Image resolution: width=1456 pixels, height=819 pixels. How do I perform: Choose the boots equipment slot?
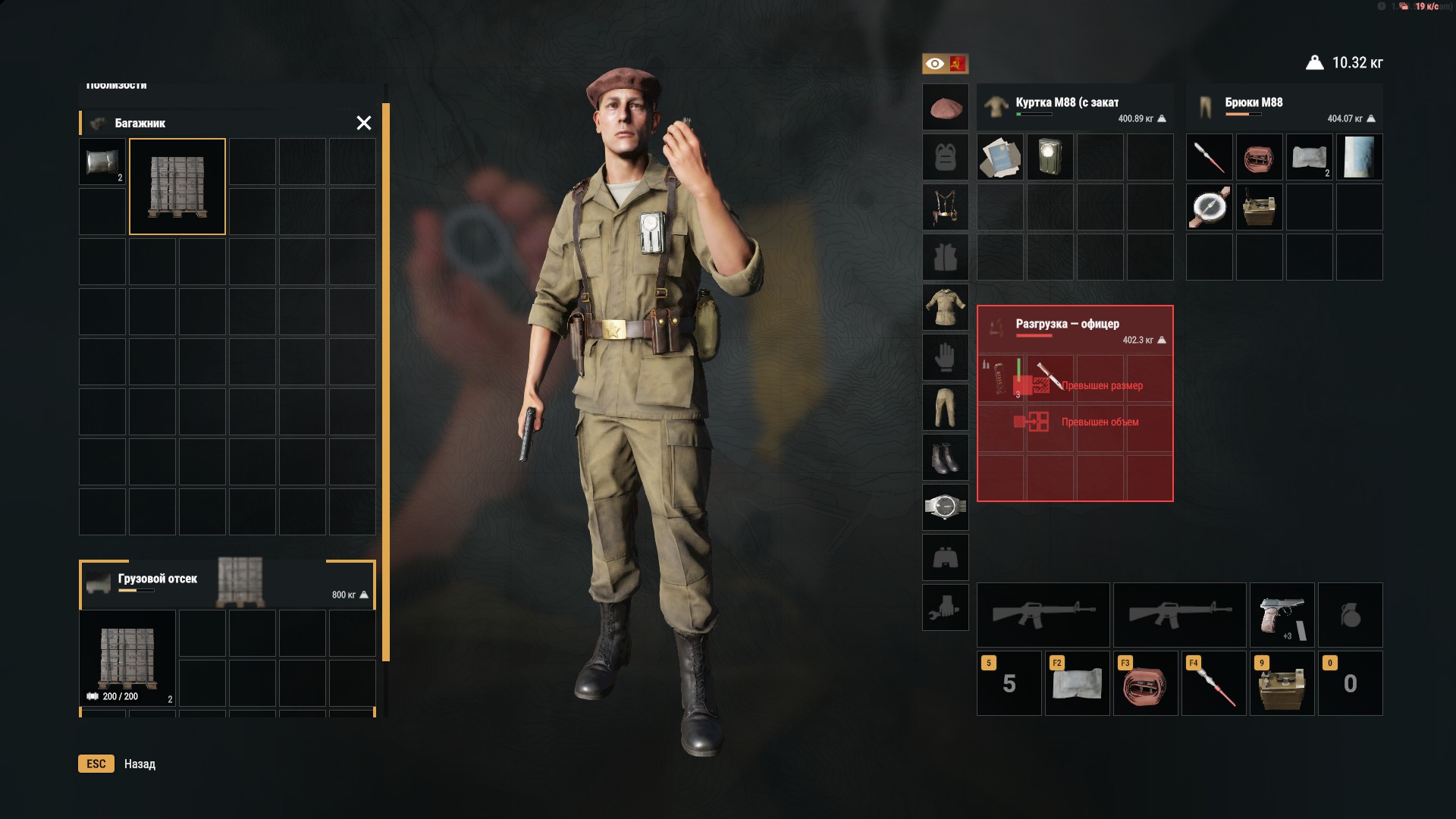945,457
